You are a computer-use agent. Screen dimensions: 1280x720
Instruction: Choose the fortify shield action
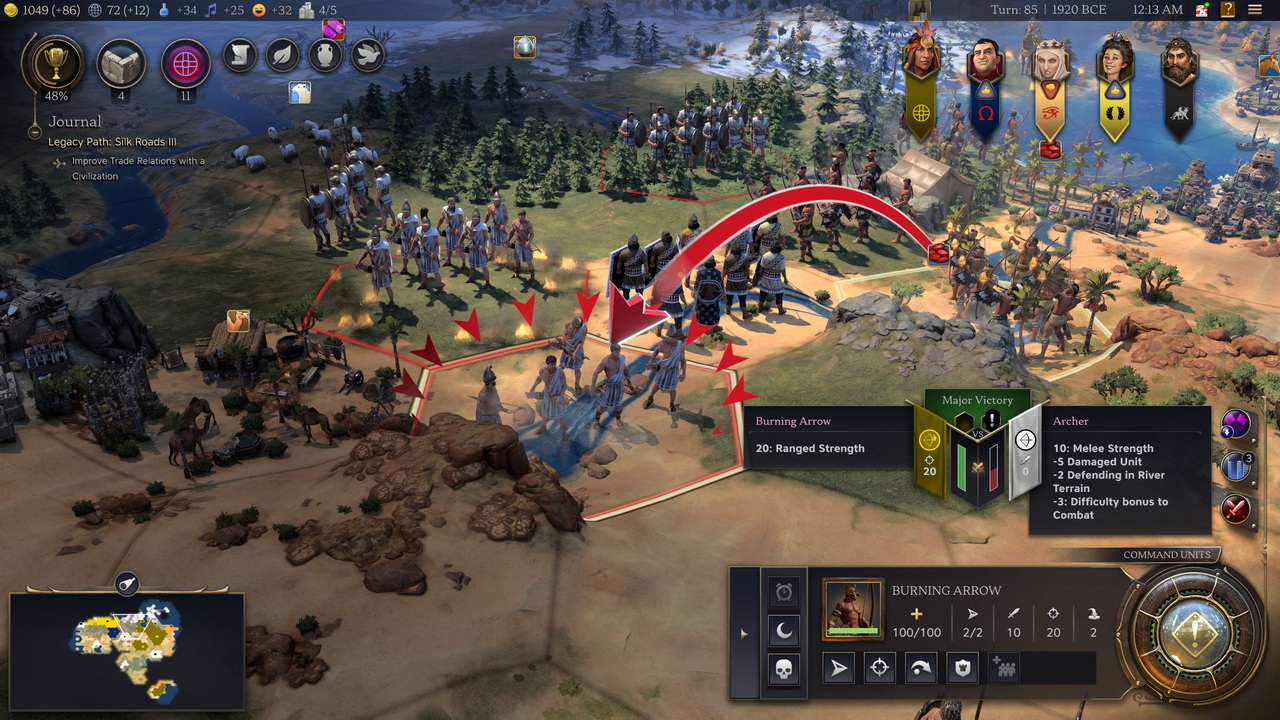(x=962, y=668)
